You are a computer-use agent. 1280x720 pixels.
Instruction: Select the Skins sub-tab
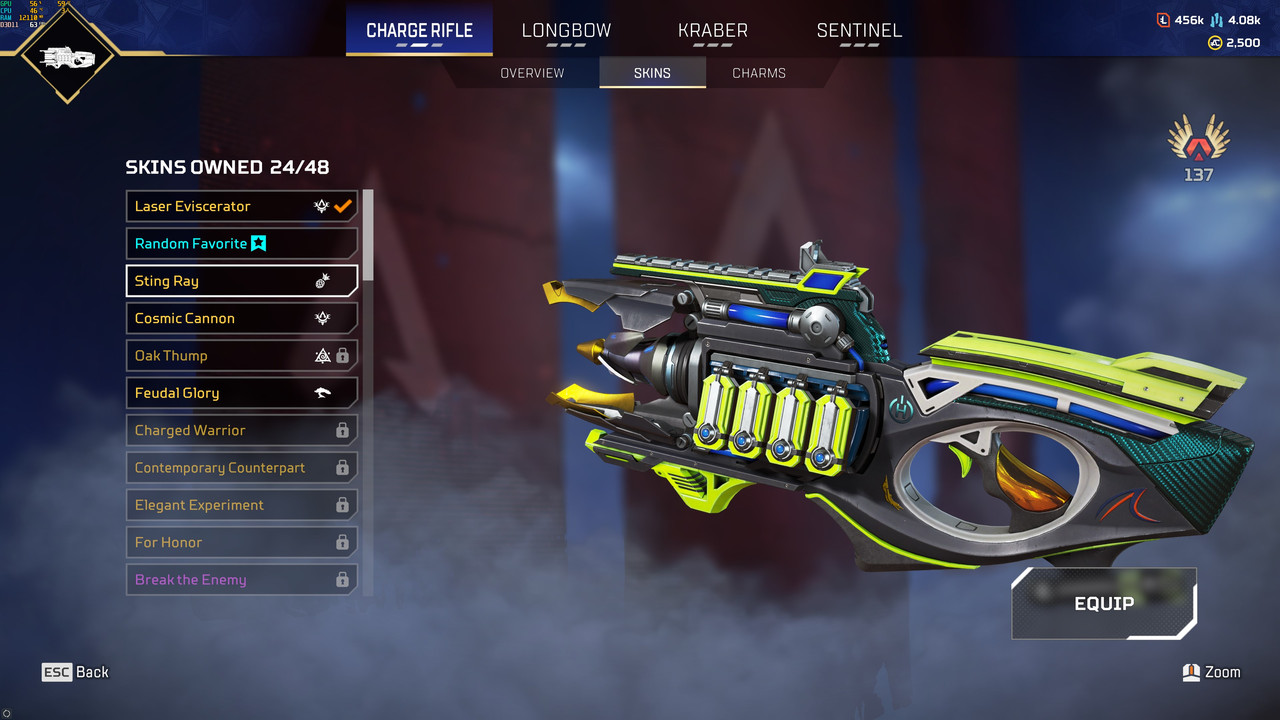click(652, 73)
